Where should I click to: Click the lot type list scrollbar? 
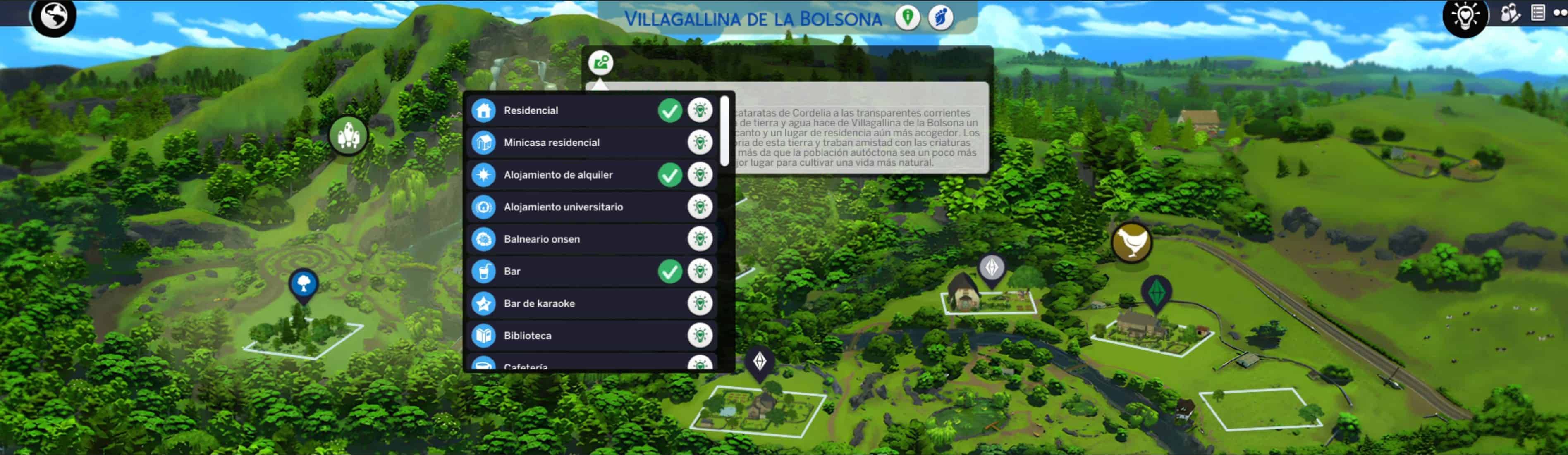click(724, 131)
